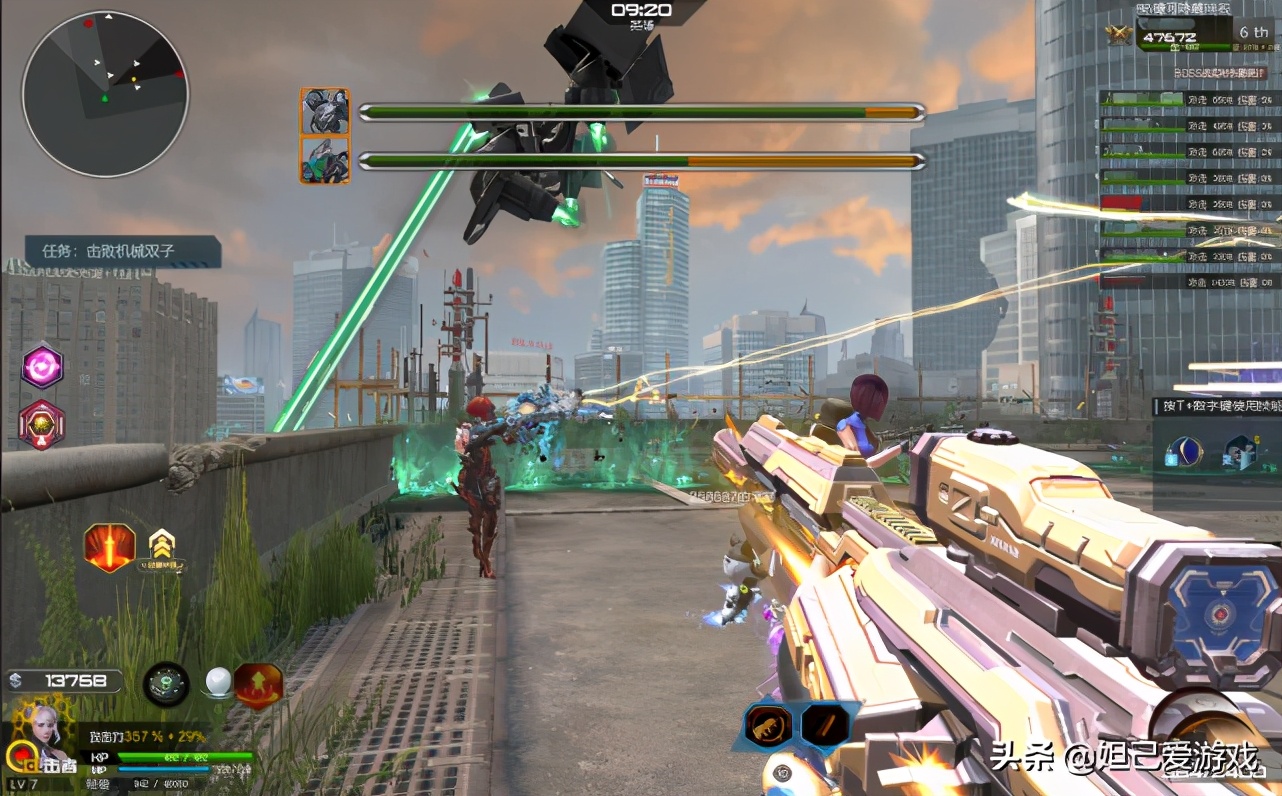
Task: Select the orange slash weapon slot
Action: point(824,725)
